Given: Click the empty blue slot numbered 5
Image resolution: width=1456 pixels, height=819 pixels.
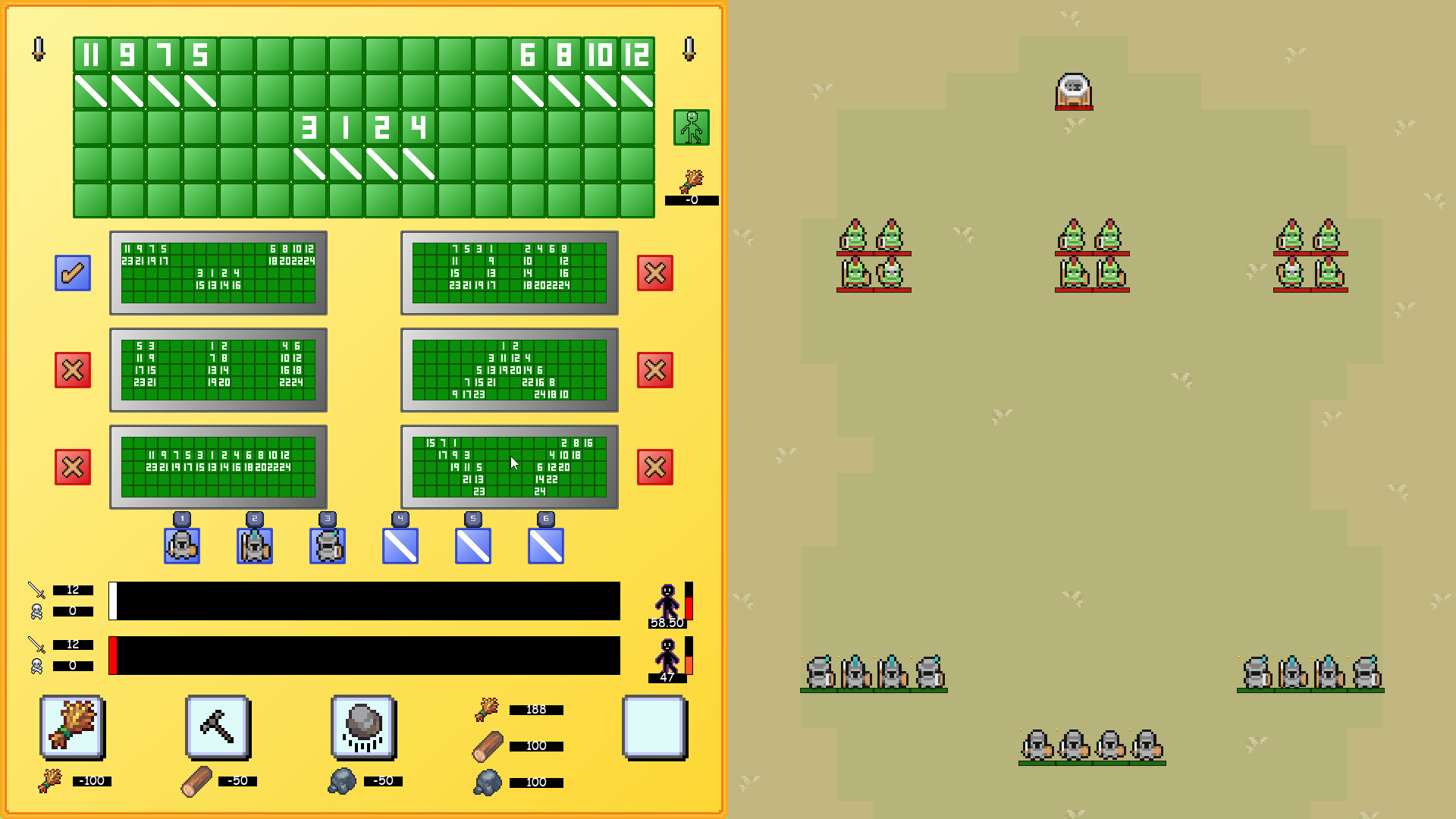Looking at the screenshot, I should [472, 544].
